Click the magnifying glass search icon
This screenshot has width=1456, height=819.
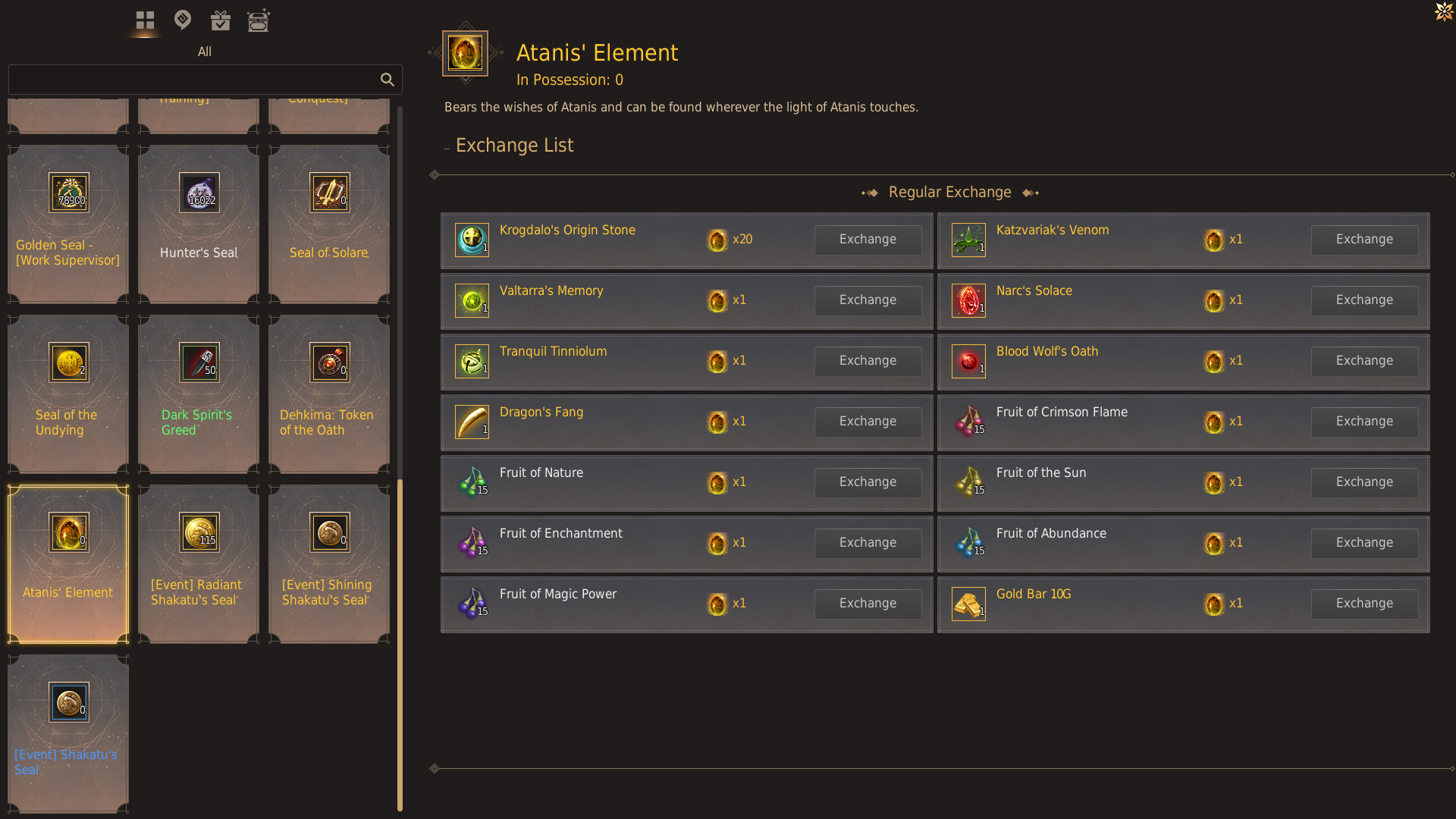tap(388, 80)
